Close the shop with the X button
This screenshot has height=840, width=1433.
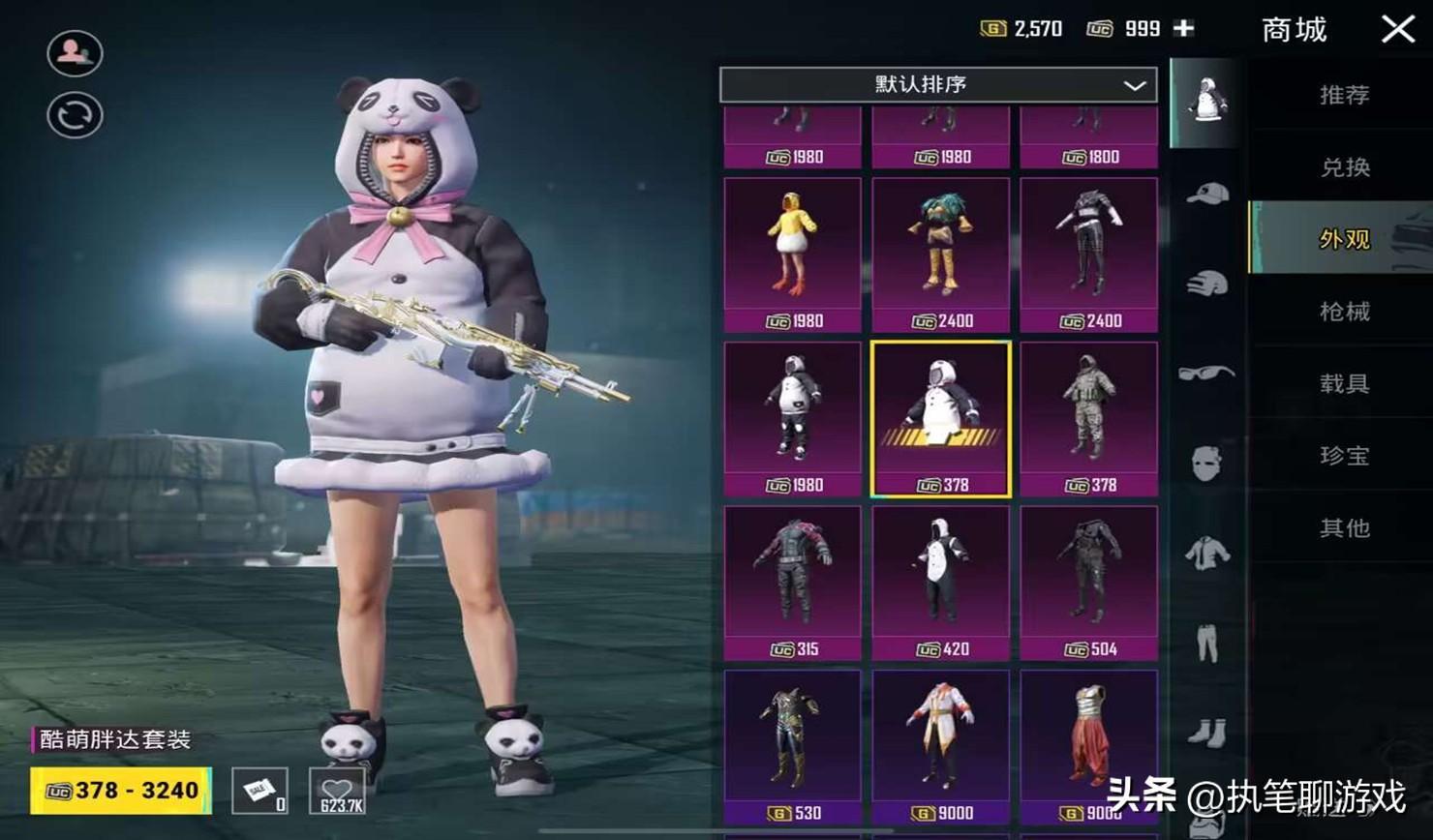click(x=1397, y=29)
